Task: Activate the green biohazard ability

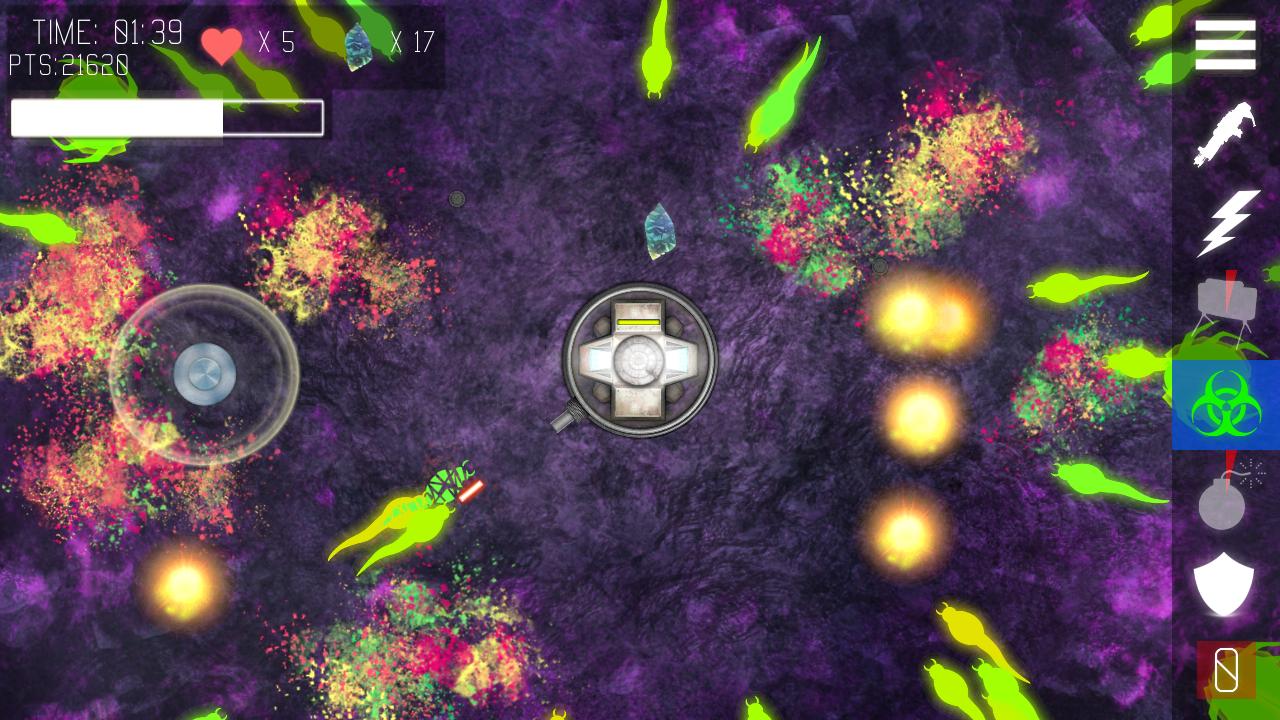Action: pyautogui.click(x=1226, y=404)
